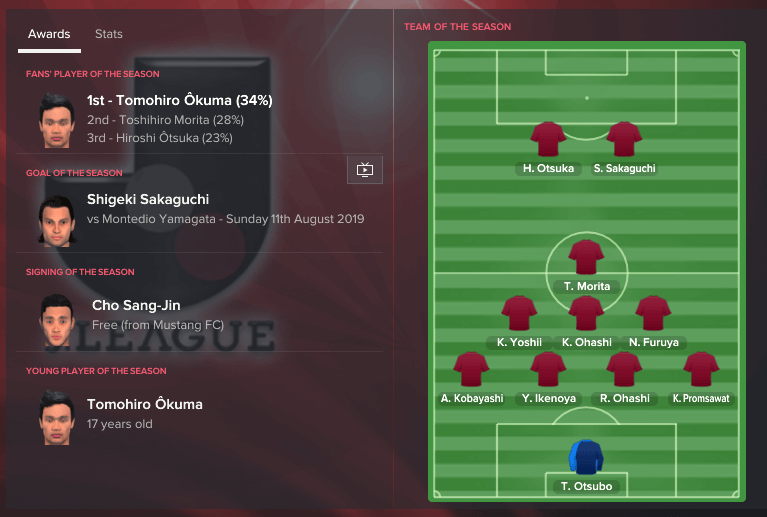Select Y. Ikenoya in the defence

click(x=548, y=369)
